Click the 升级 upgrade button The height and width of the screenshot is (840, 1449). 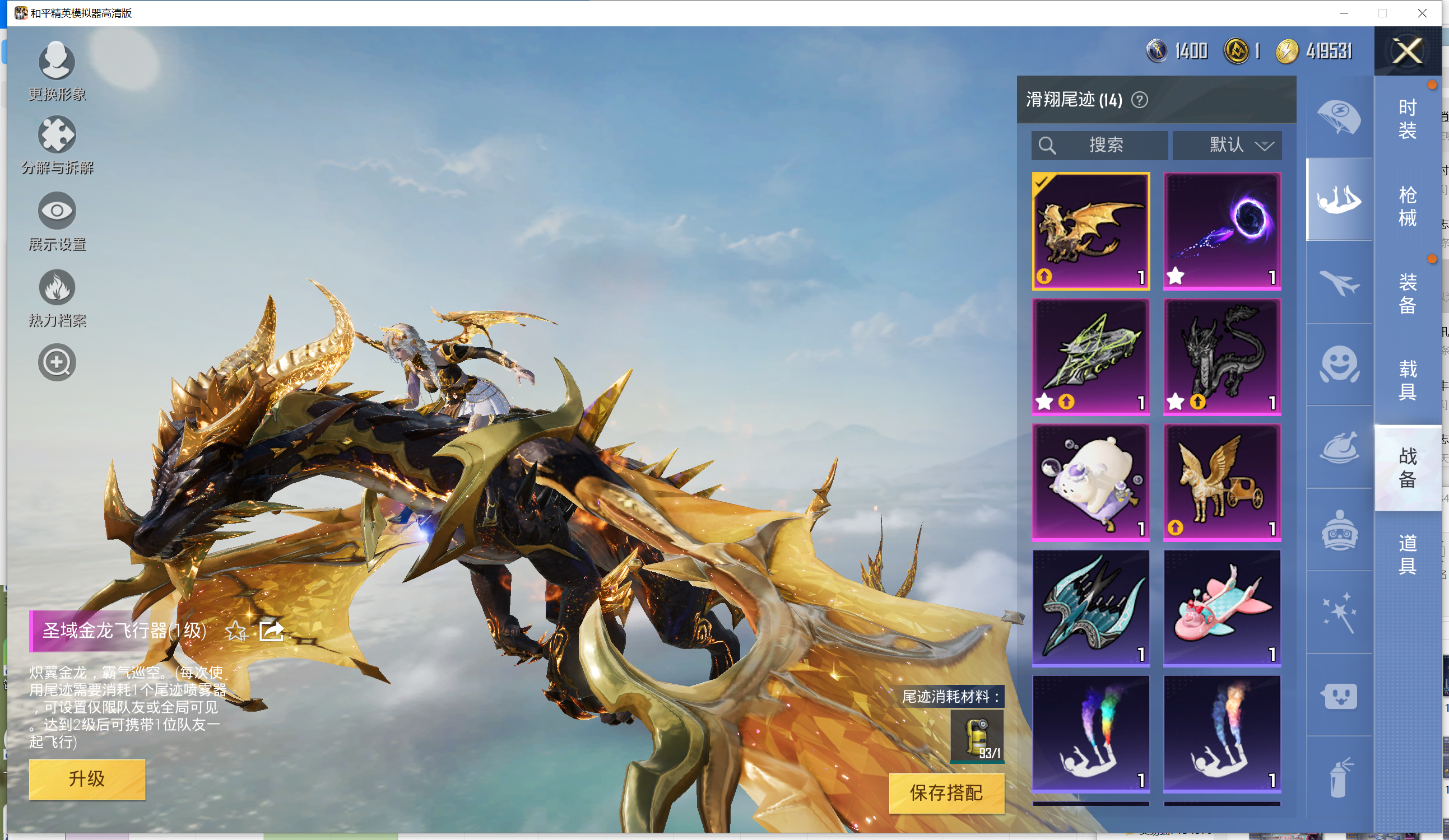point(87,778)
